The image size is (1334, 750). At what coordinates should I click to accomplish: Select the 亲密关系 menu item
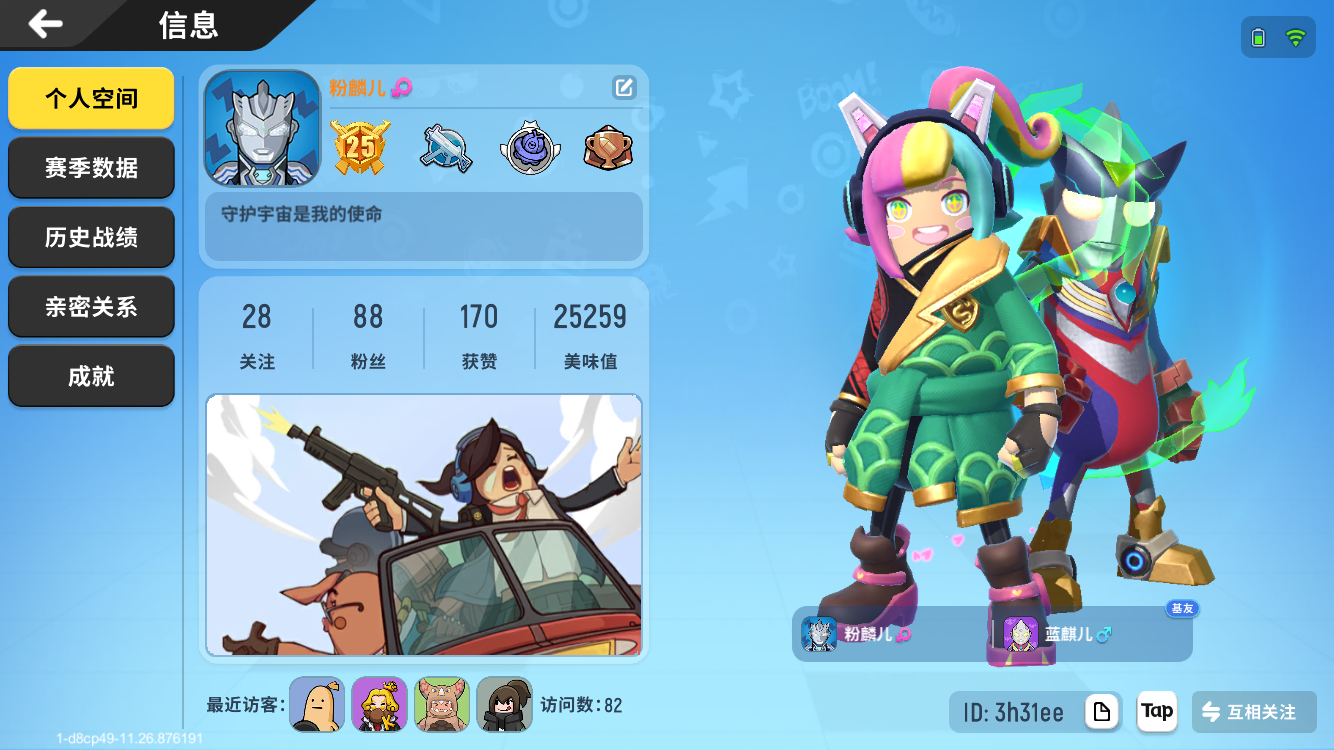(91, 306)
